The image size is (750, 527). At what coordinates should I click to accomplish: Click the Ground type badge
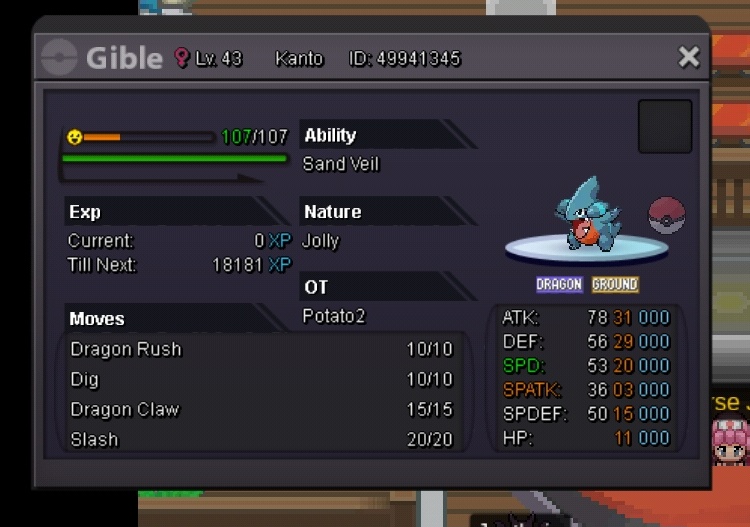614,285
